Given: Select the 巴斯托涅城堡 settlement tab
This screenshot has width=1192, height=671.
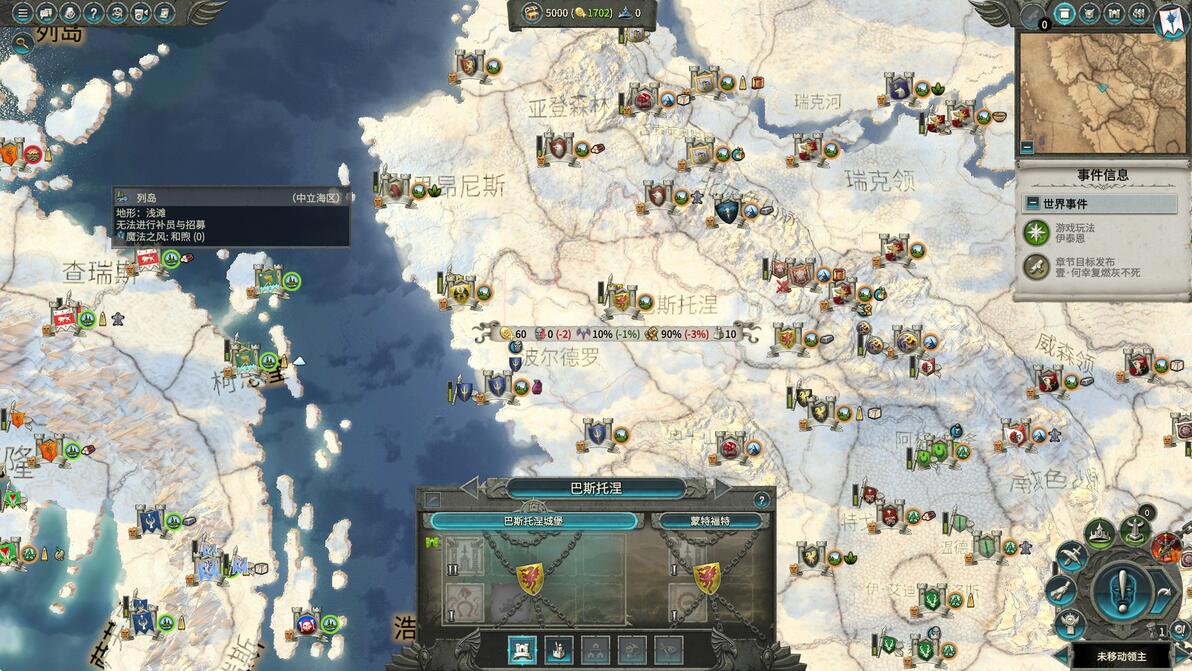Looking at the screenshot, I should click(533, 521).
